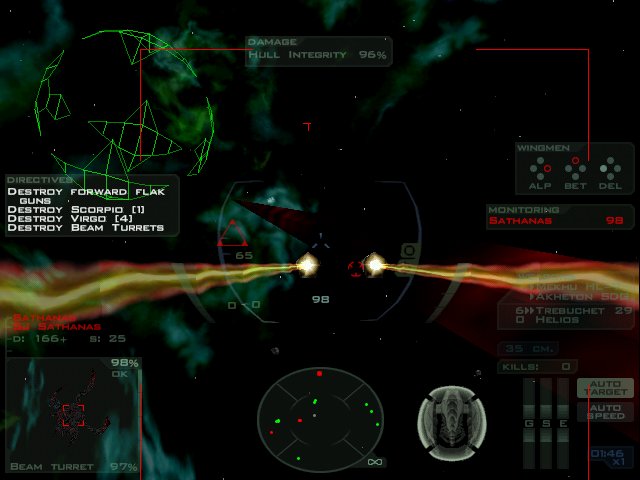Click the Delta wing status dots
The width and height of the screenshot is (640, 480).
pyautogui.click(x=610, y=167)
